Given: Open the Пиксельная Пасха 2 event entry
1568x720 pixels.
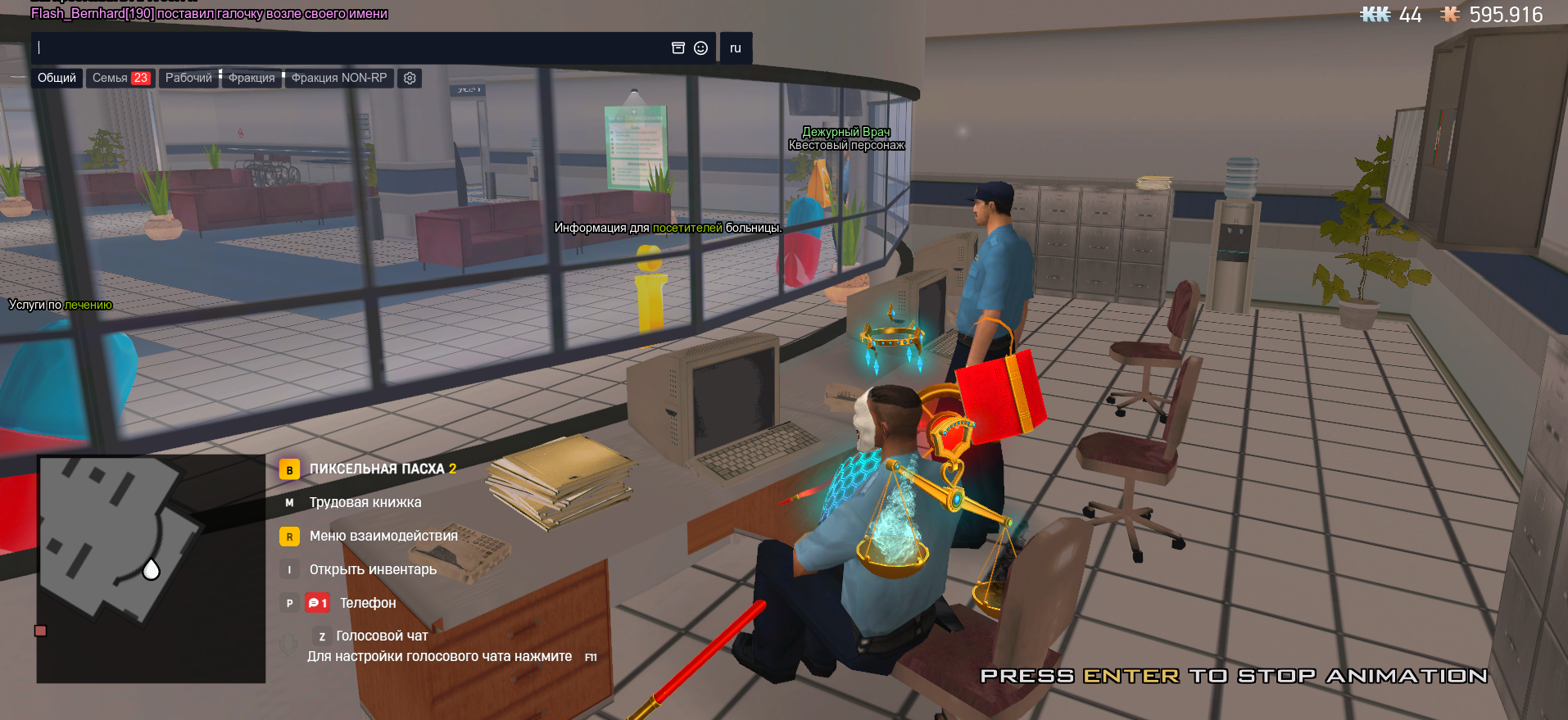Looking at the screenshot, I should click(382, 469).
